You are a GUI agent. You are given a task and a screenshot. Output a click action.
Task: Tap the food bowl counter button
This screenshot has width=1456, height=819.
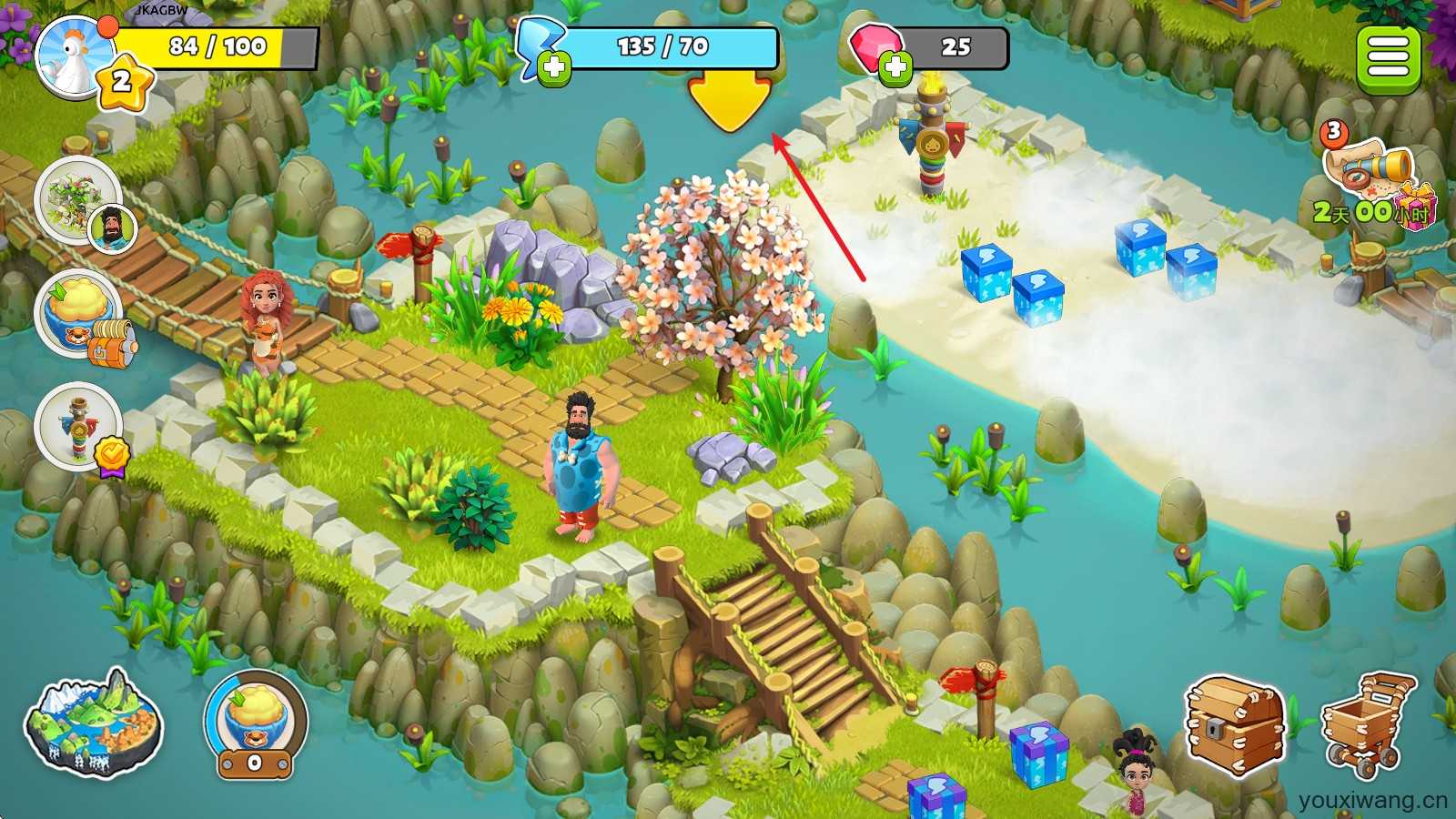pos(255,725)
